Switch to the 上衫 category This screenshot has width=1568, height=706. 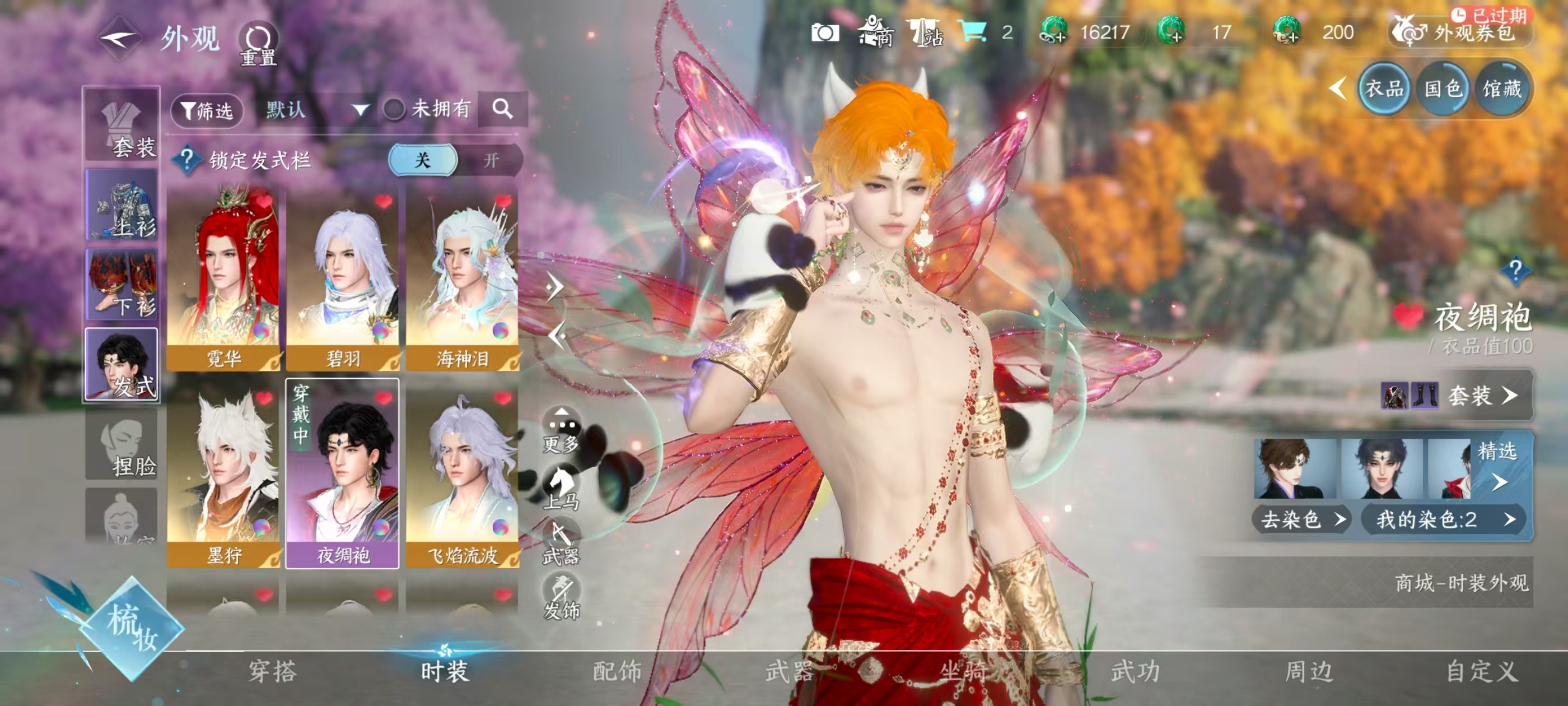(x=122, y=205)
